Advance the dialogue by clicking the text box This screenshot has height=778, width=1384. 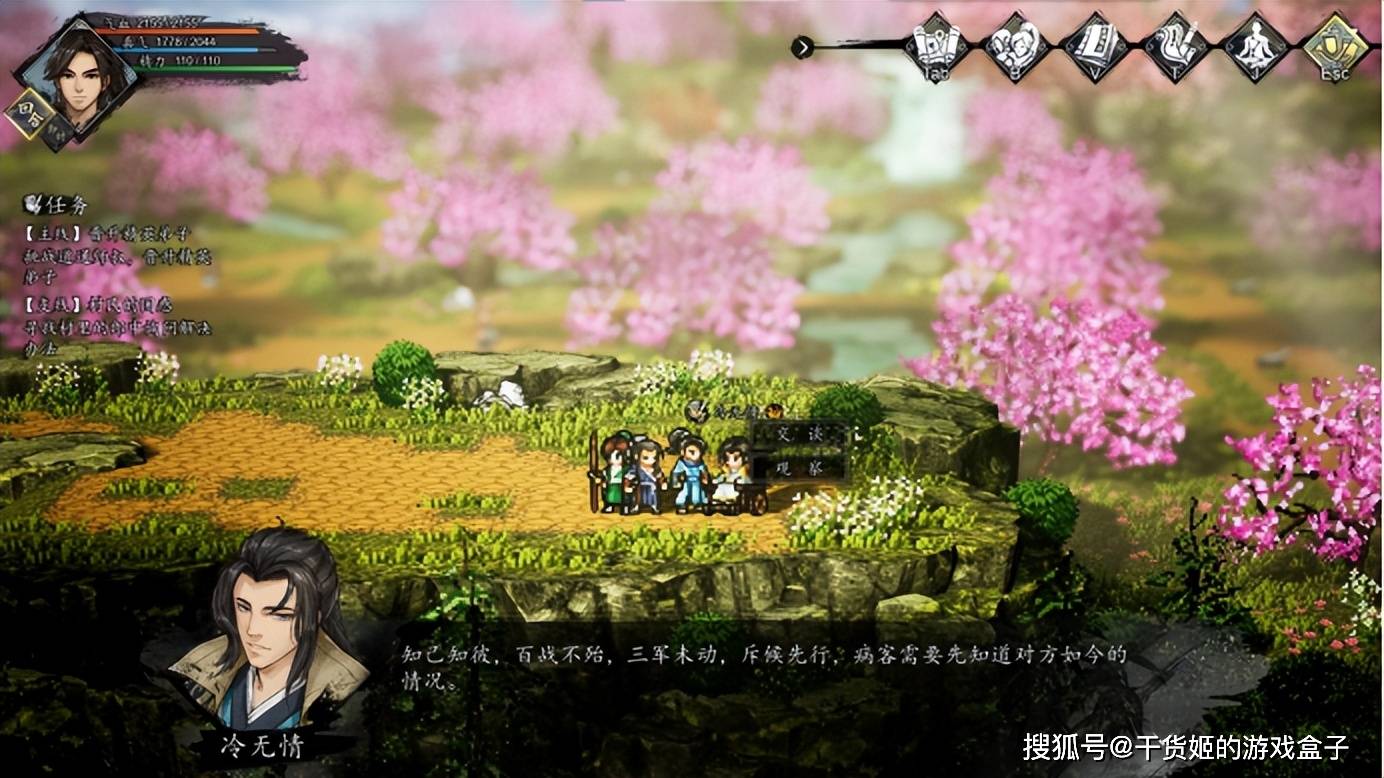coord(765,668)
